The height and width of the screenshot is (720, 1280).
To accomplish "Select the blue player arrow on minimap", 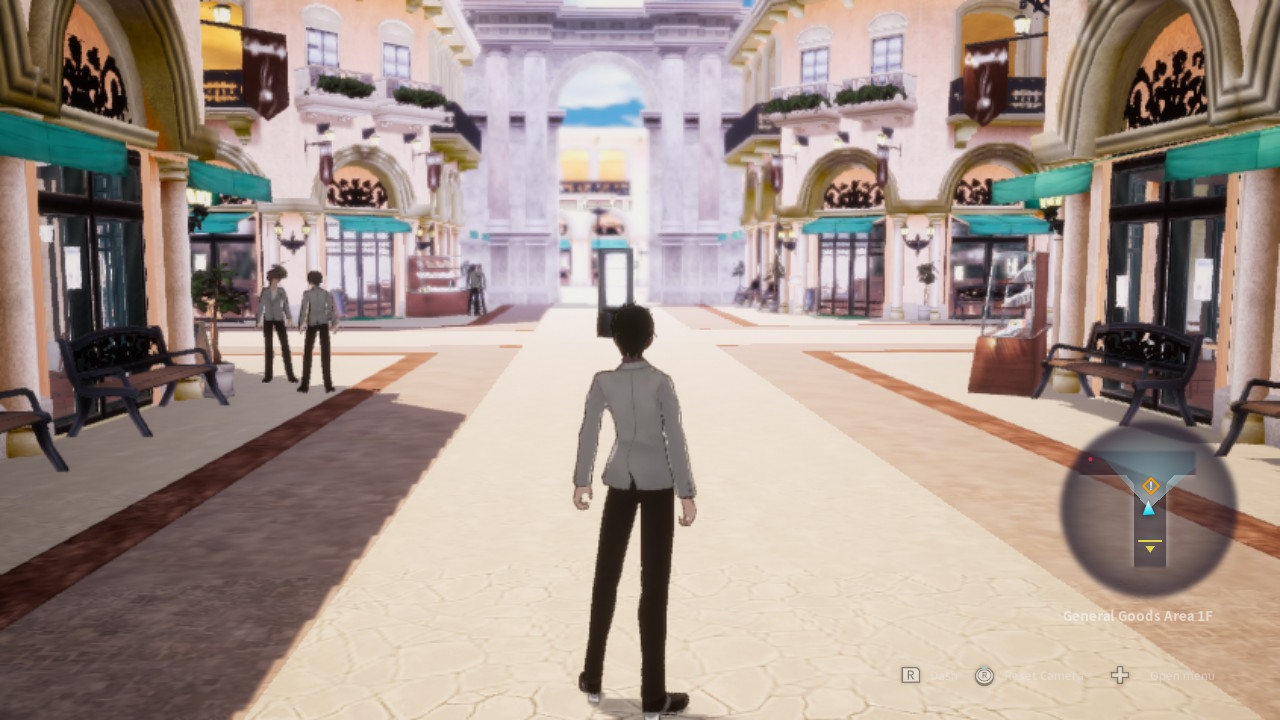I will pyautogui.click(x=1149, y=508).
